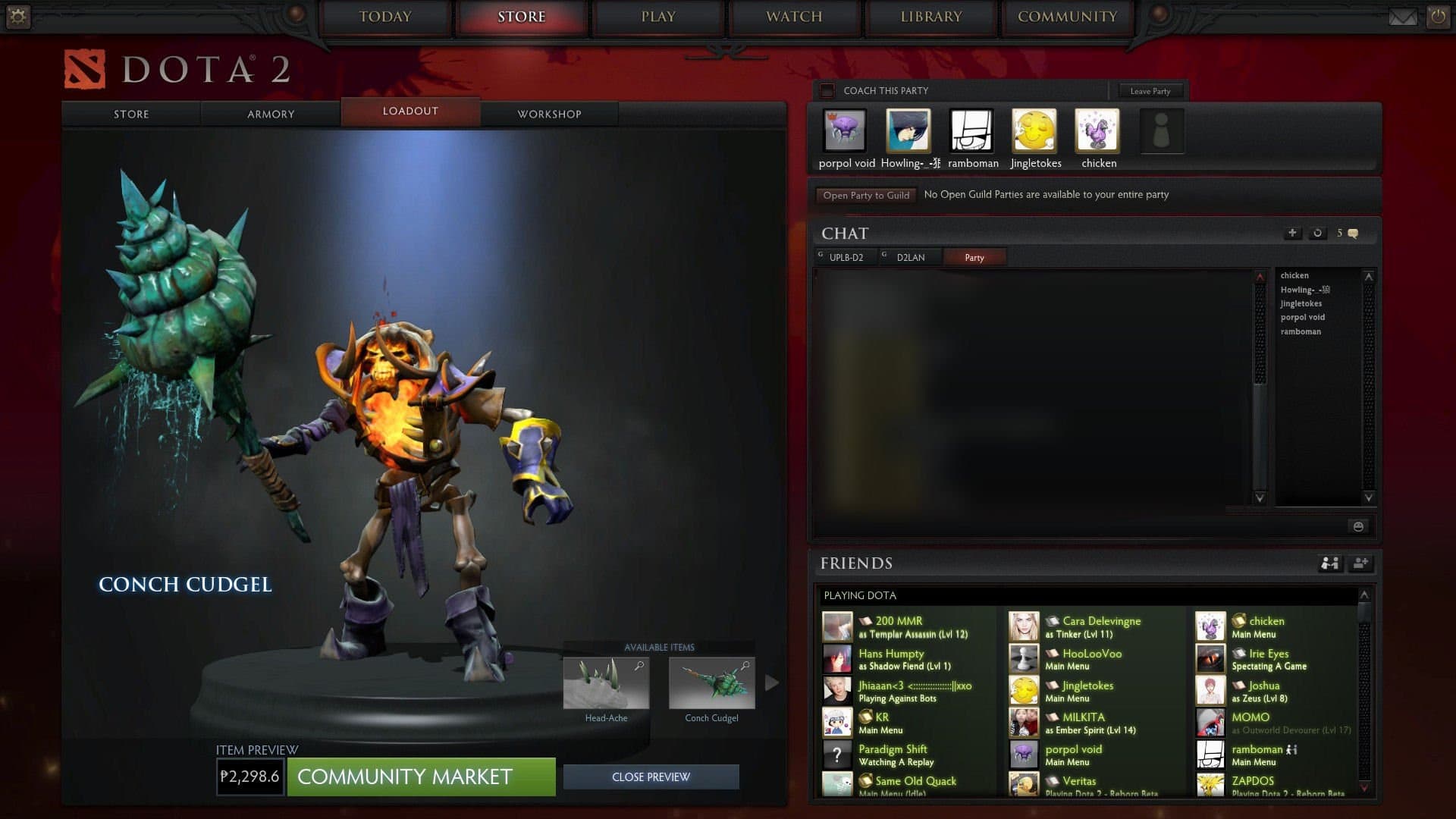
Task: Switch to the Library section
Action: point(930,17)
